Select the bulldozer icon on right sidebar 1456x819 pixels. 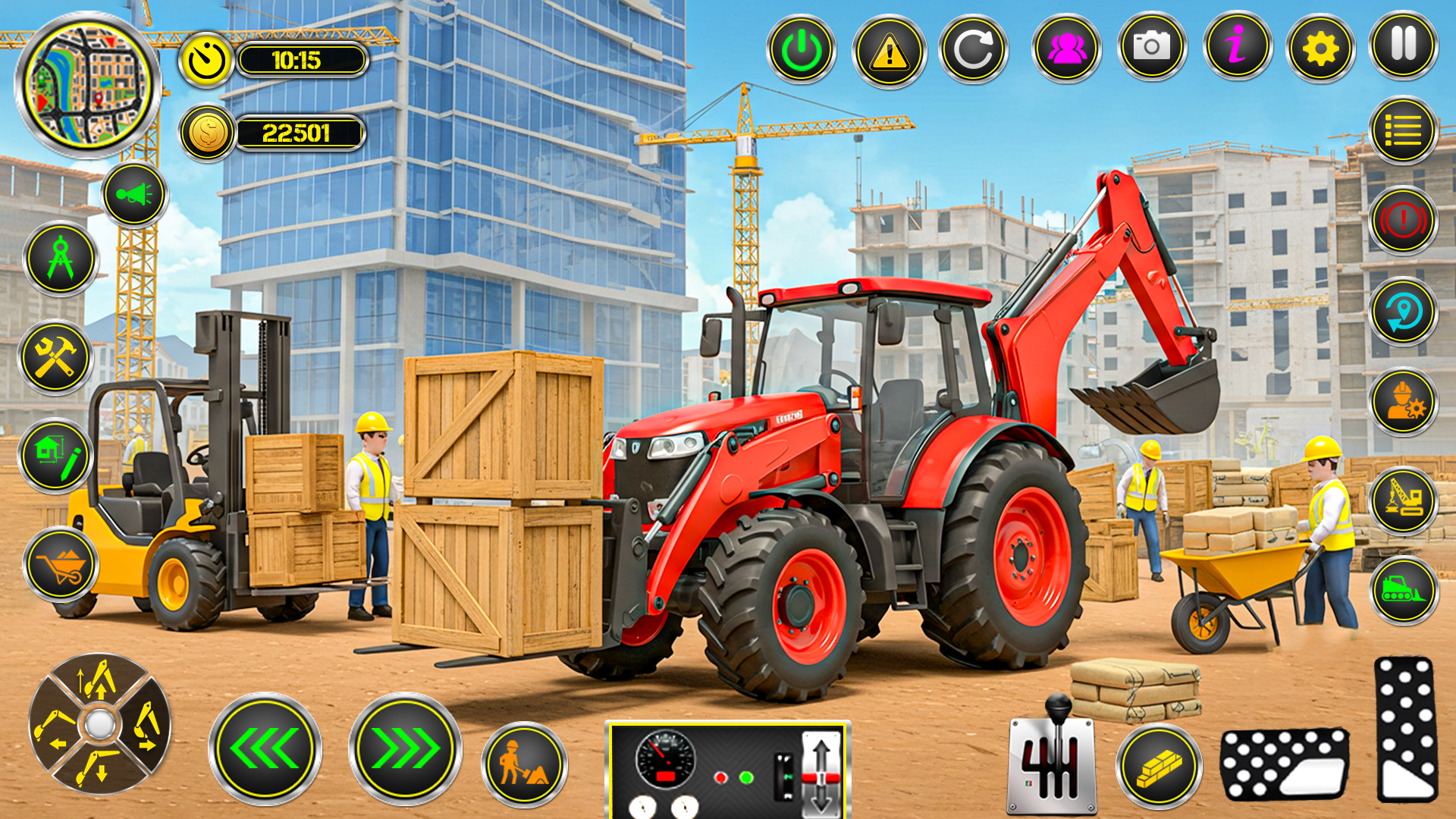pyautogui.click(x=1404, y=588)
